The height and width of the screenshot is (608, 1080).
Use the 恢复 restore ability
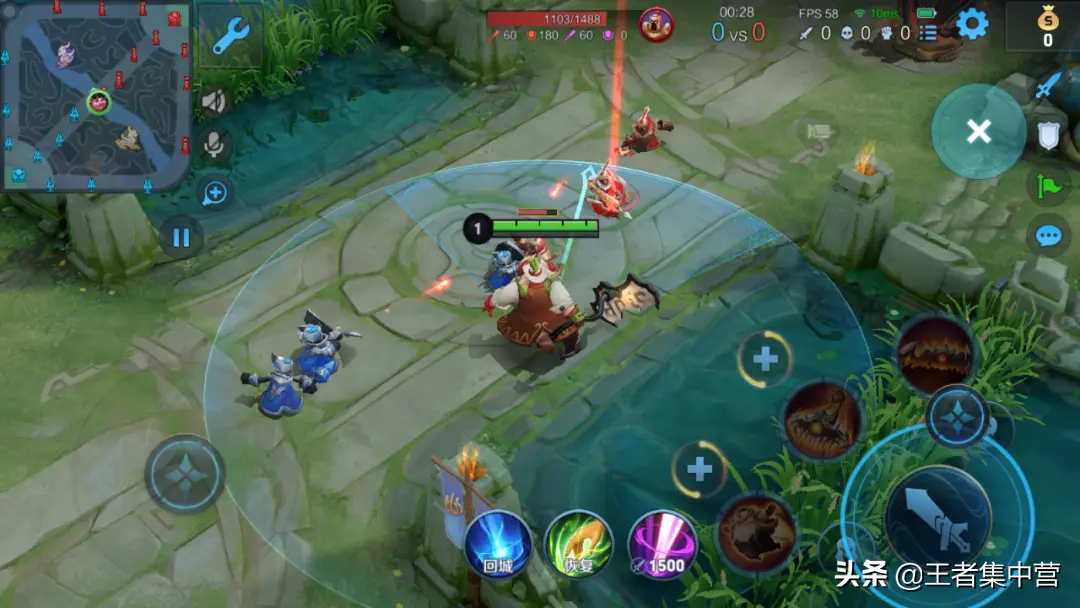click(579, 545)
